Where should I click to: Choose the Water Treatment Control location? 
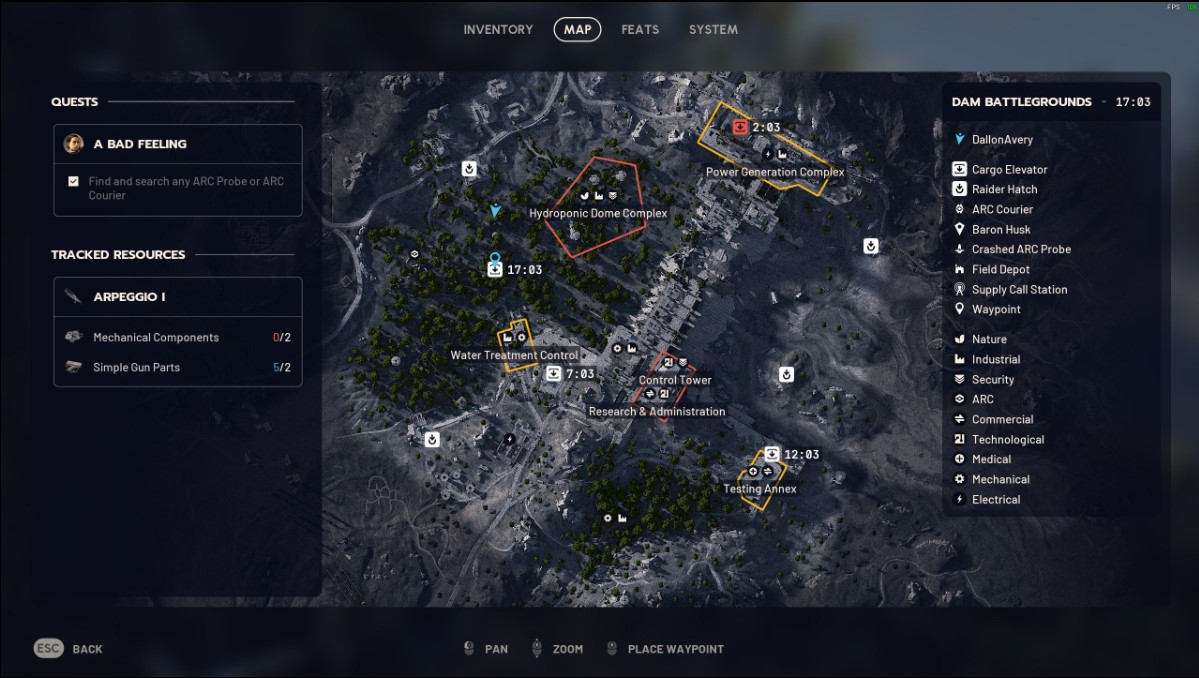(x=514, y=355)
